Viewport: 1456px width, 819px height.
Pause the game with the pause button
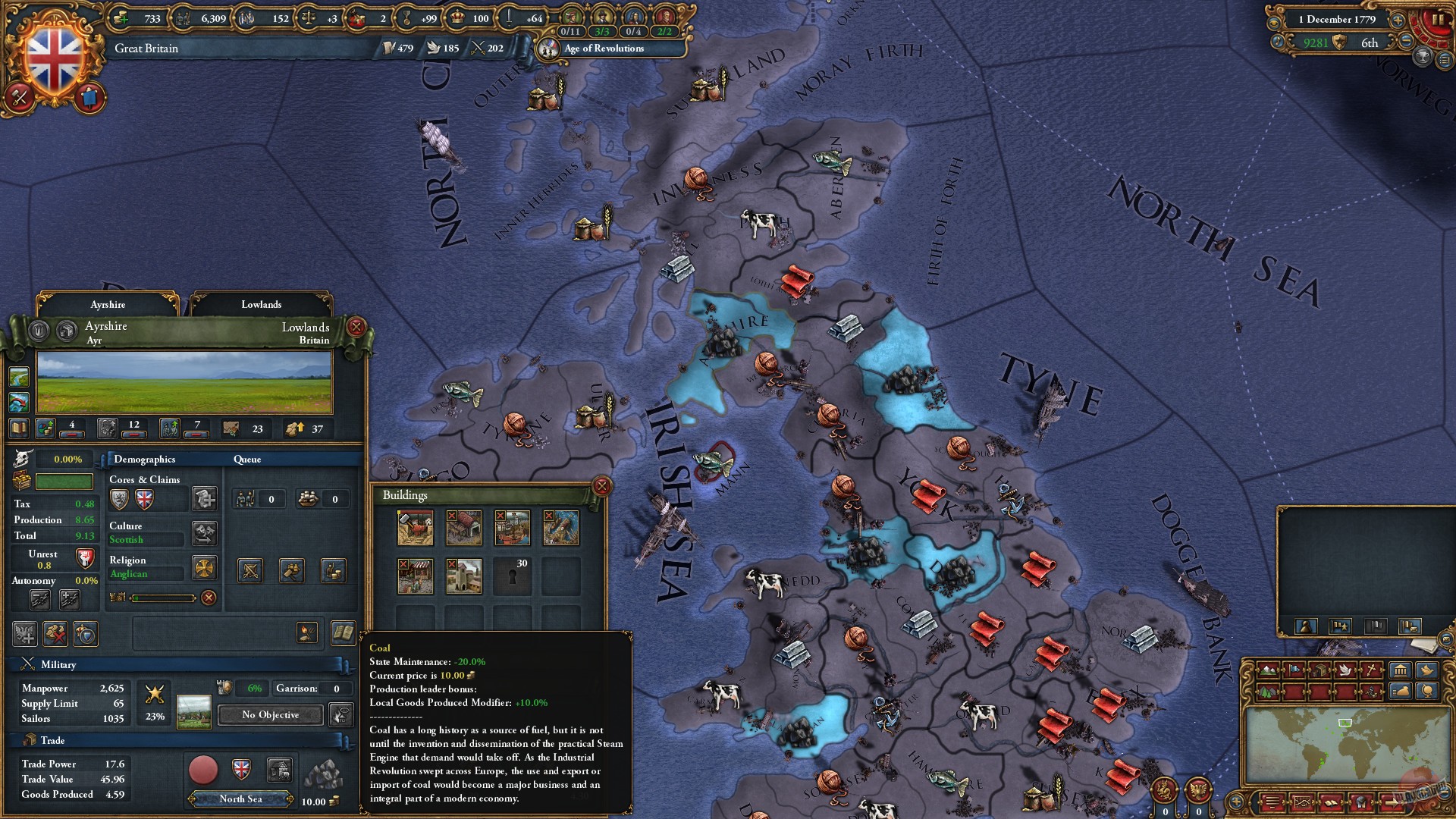click(1439, 19)
